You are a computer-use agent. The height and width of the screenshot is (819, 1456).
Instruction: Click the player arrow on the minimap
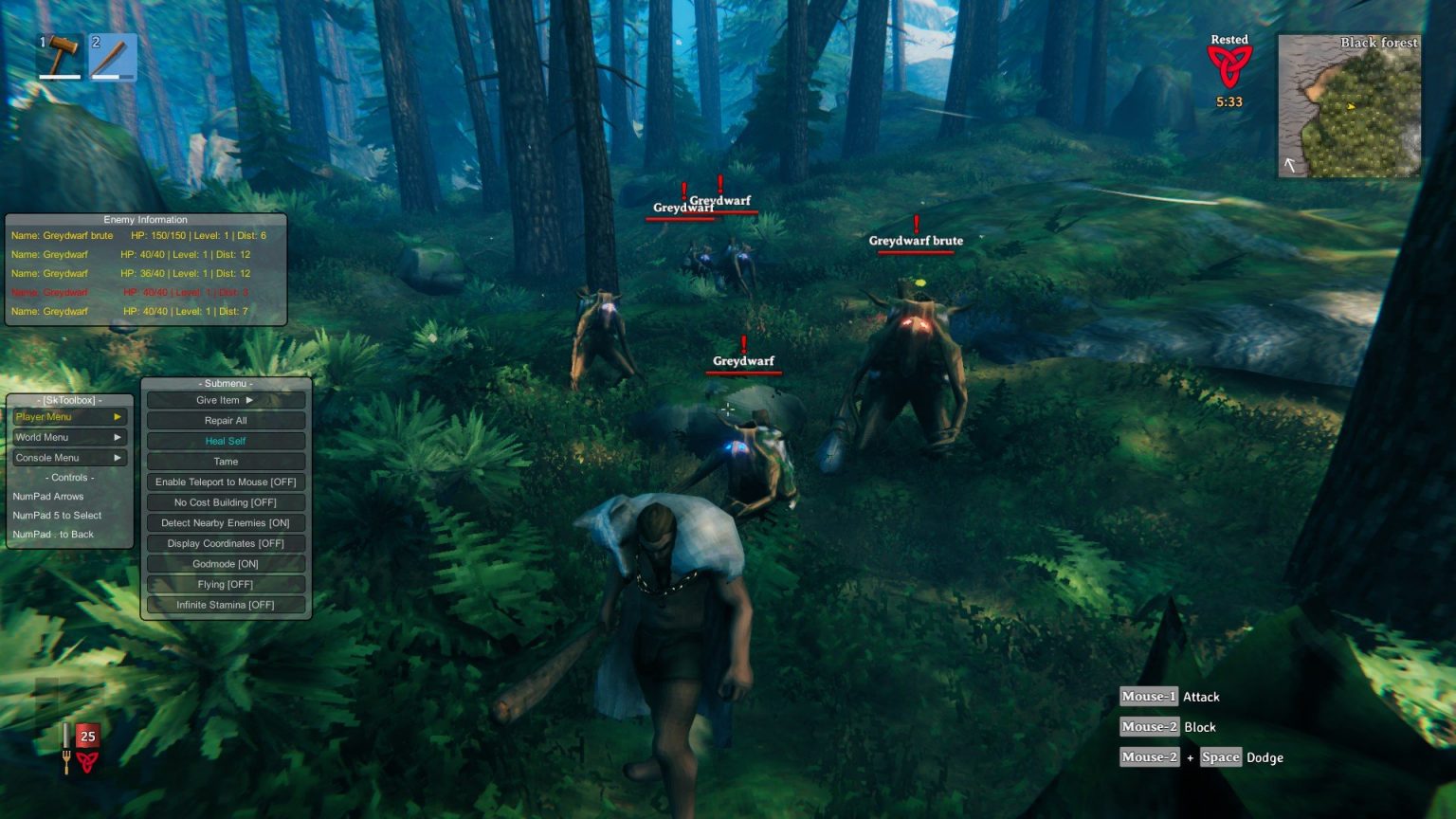point(1351,106)
